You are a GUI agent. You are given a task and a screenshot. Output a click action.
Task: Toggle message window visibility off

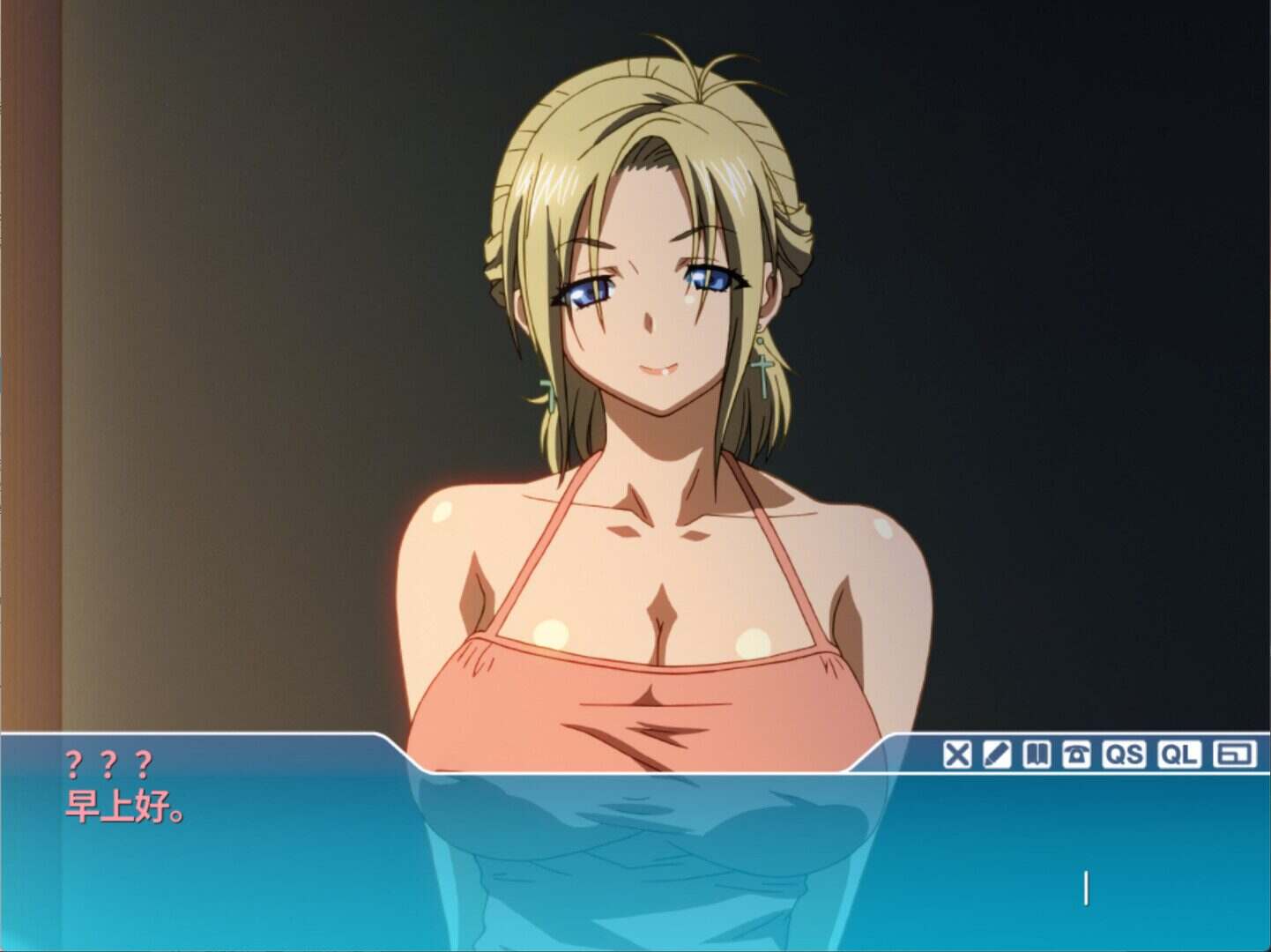coord(959,754)
